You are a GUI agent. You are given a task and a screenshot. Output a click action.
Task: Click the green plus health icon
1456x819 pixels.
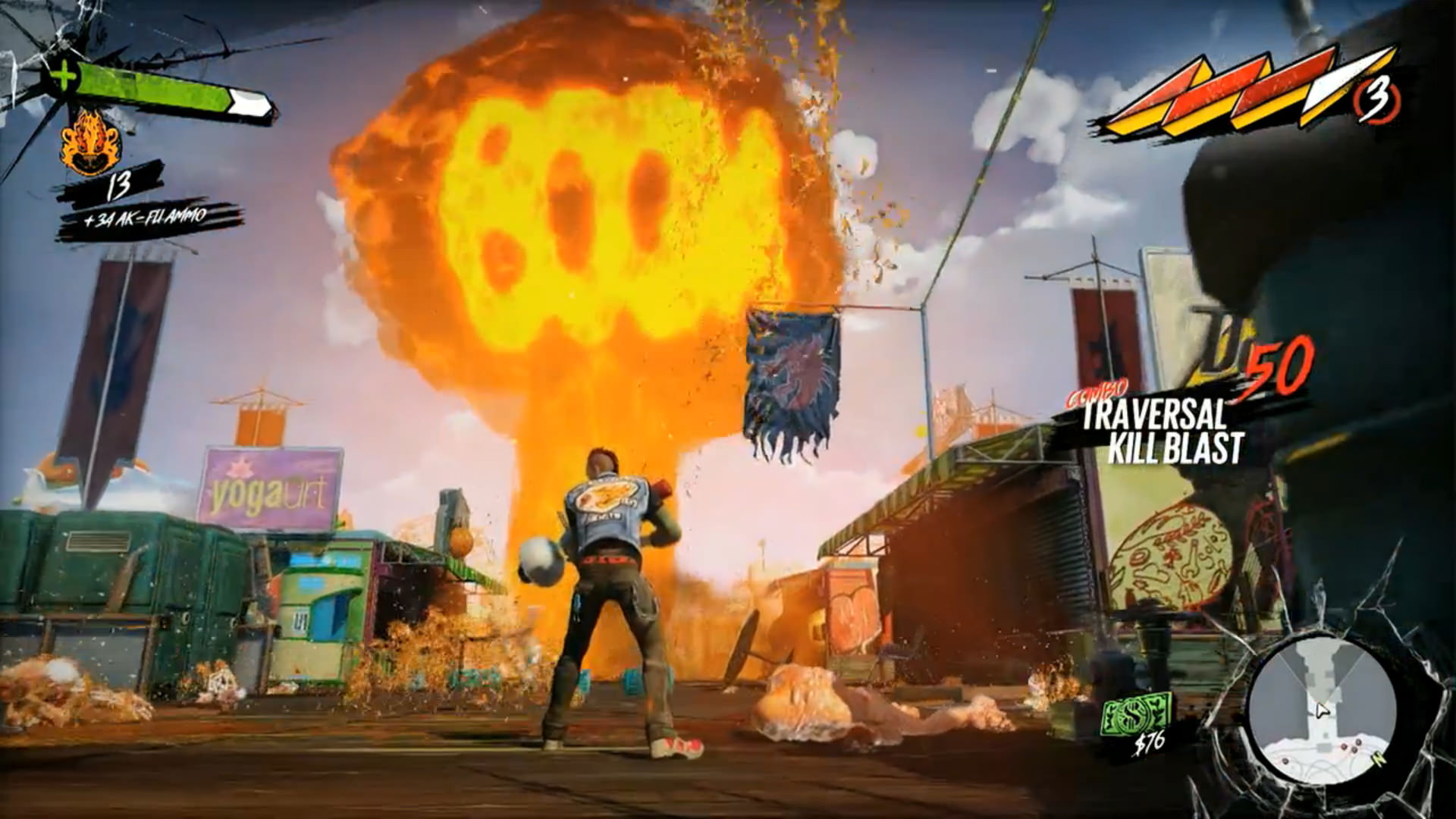[x=65, y=76]
